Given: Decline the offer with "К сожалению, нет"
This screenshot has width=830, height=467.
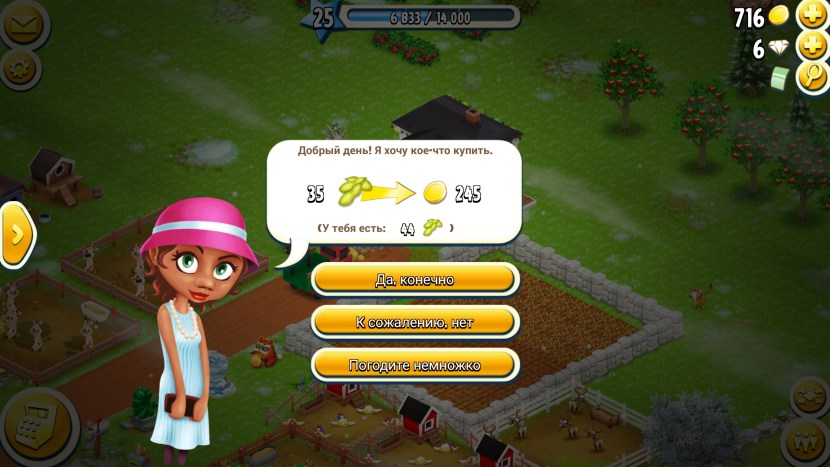Looking at the screenshot, I should pos(414,322).
